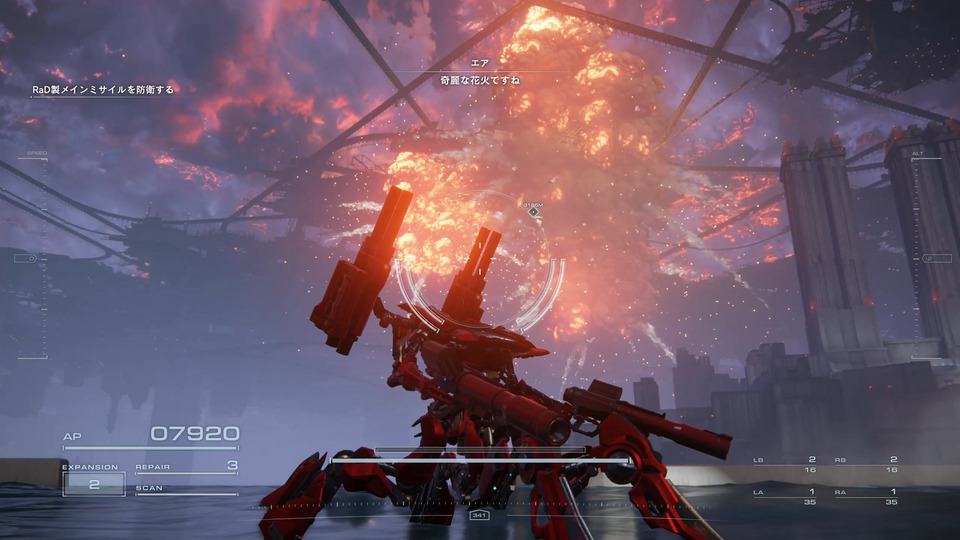Activate the Expansion slot box

coord(94,483)
